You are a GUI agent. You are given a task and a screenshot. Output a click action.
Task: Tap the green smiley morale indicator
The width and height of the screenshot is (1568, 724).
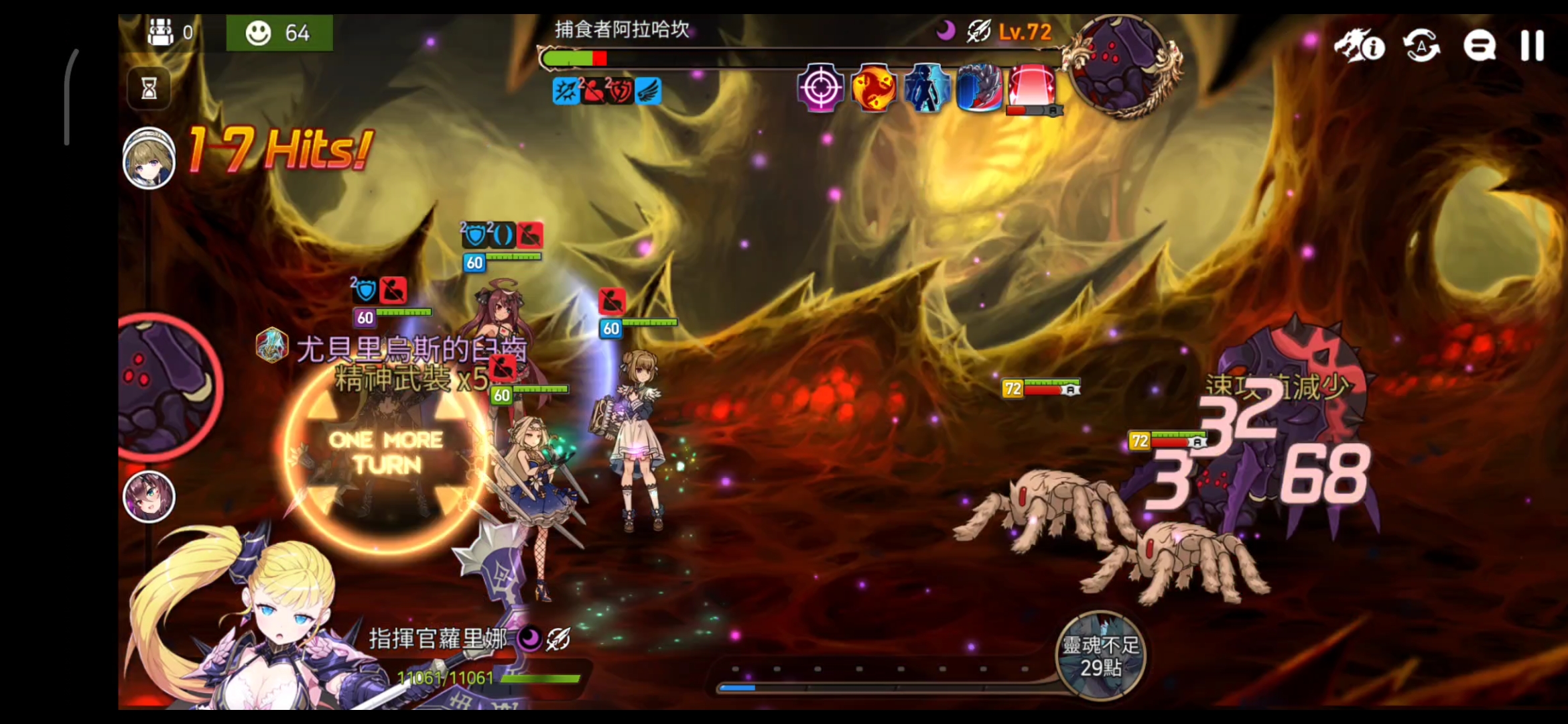pos(279,32)
